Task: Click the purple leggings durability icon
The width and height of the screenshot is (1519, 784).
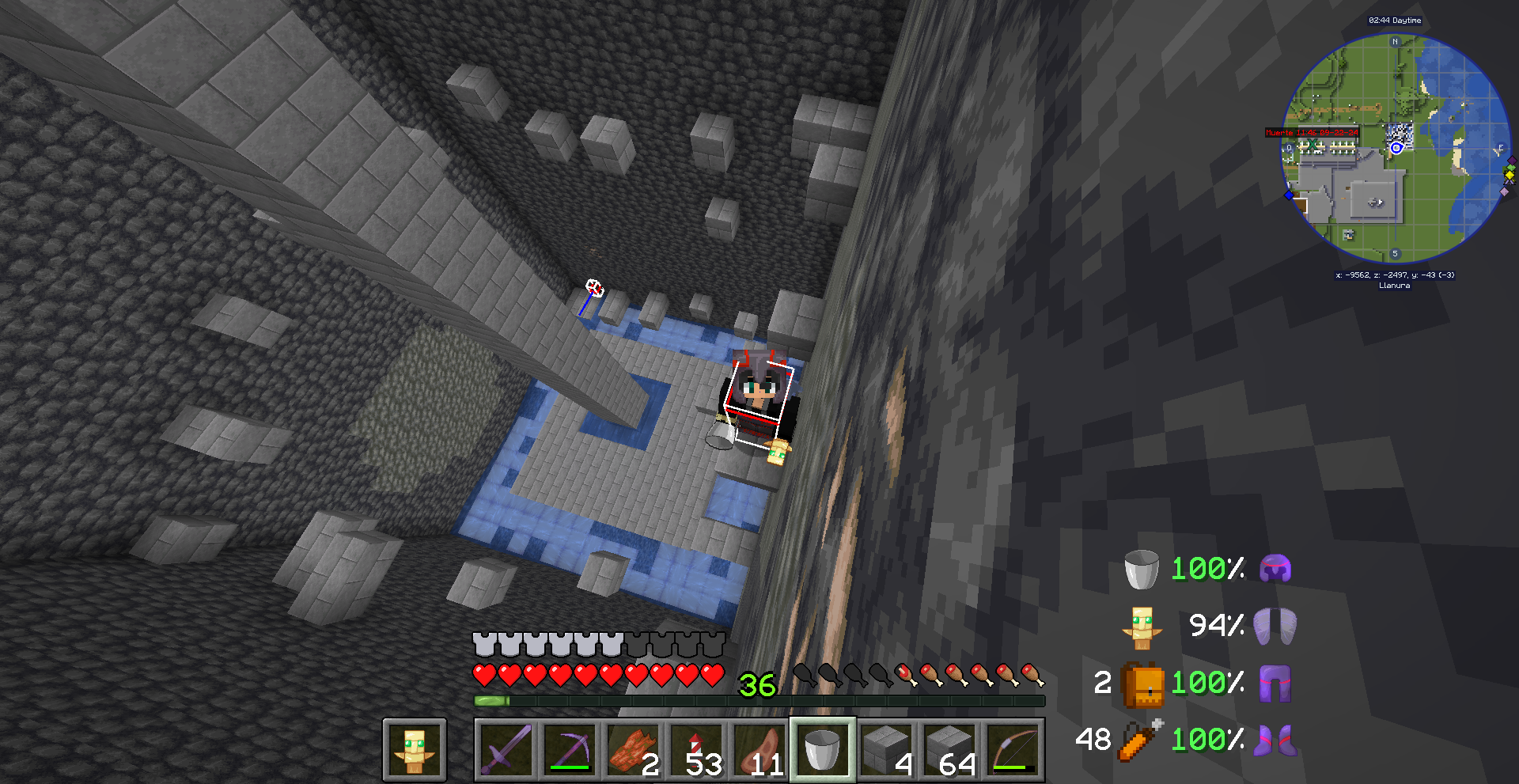Action: 1275,683
